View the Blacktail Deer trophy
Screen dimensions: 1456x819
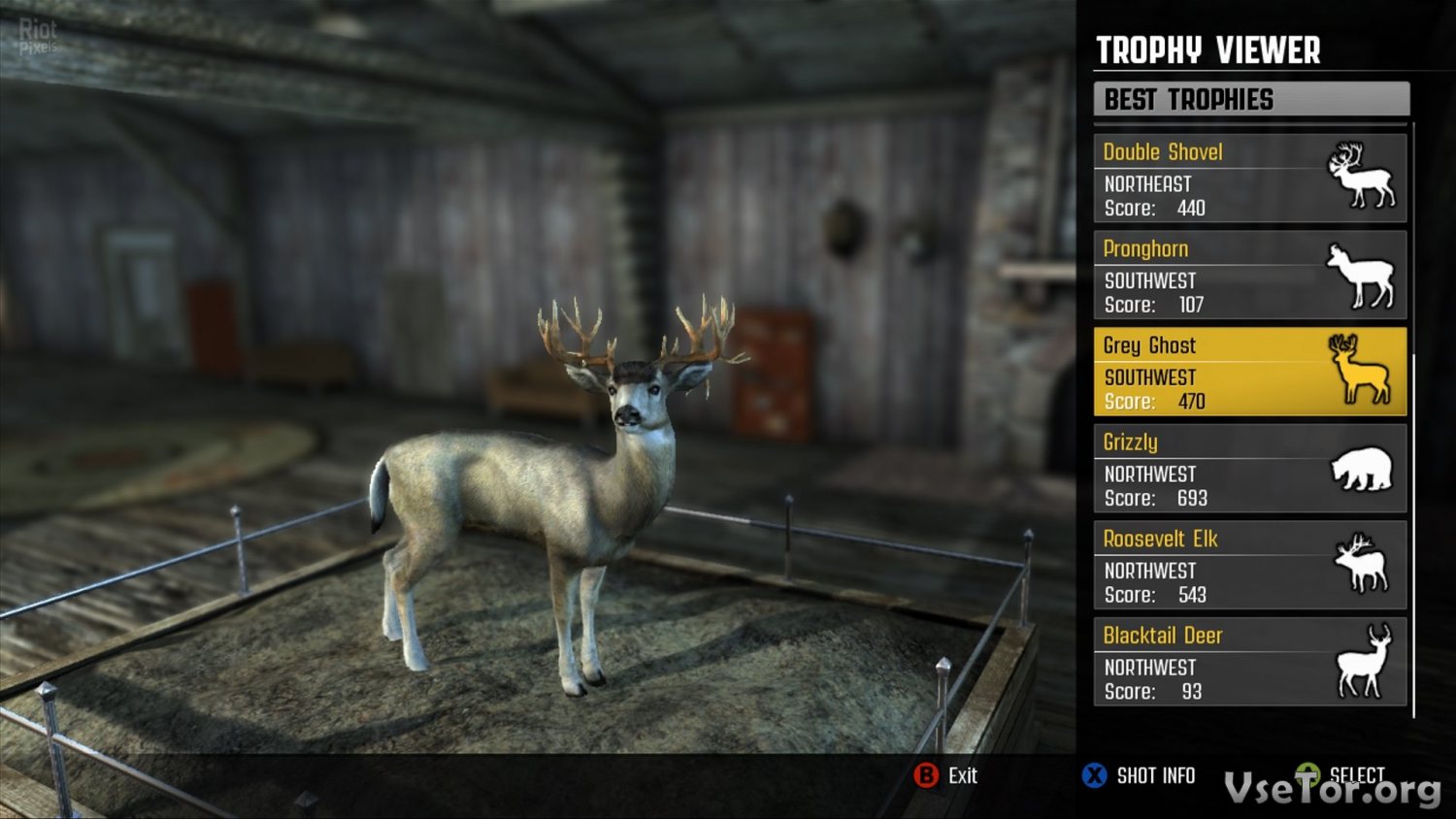coord(1249,662)
